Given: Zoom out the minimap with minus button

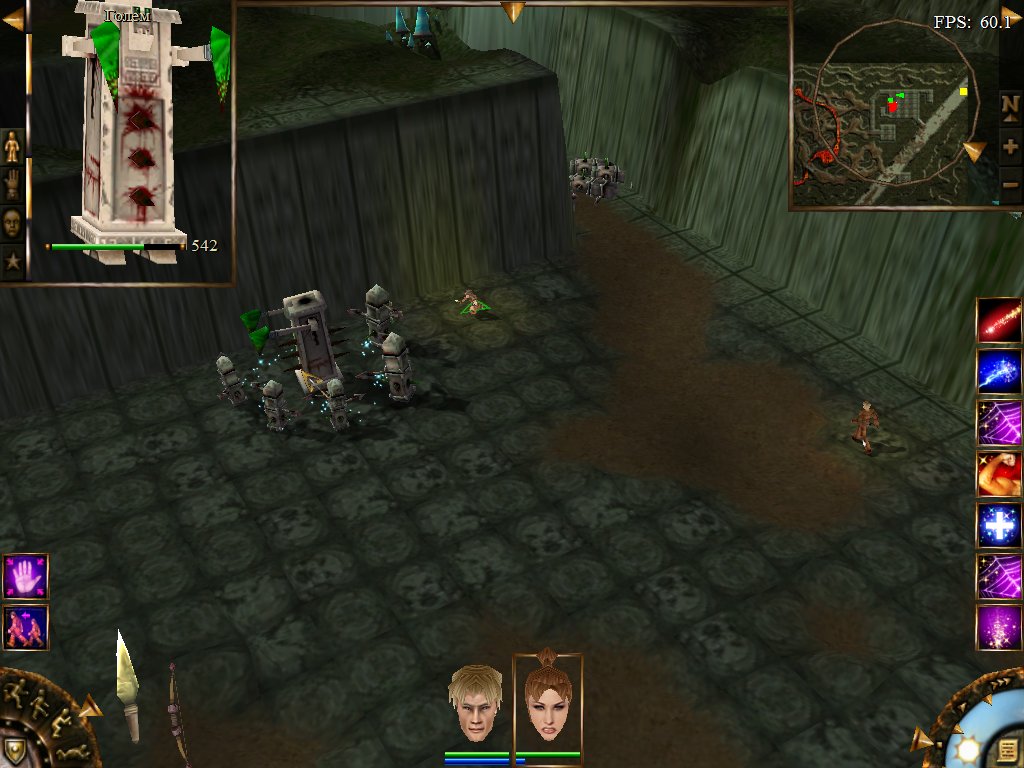Looking at the screenshot, I should 1010,184.
